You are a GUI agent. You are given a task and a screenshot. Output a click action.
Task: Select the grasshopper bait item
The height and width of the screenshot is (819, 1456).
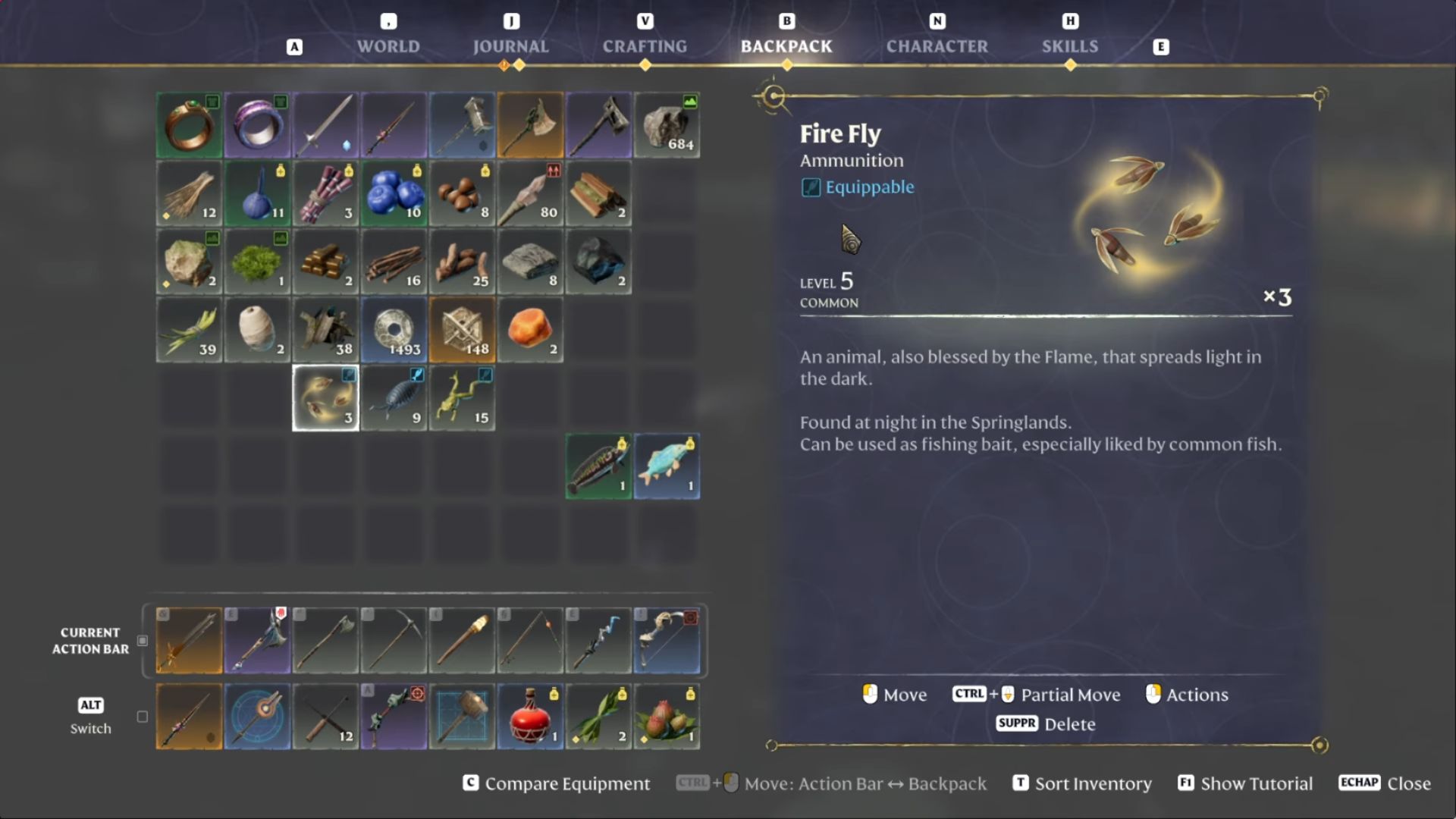click(462, 397)
